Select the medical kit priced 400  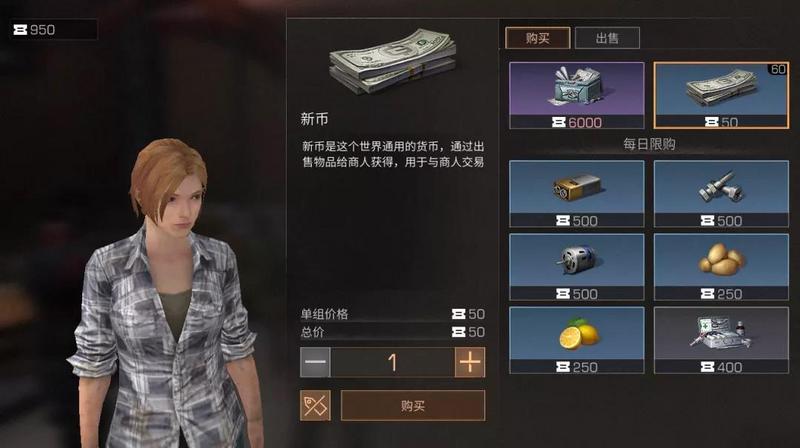click(x=720, y=340)
